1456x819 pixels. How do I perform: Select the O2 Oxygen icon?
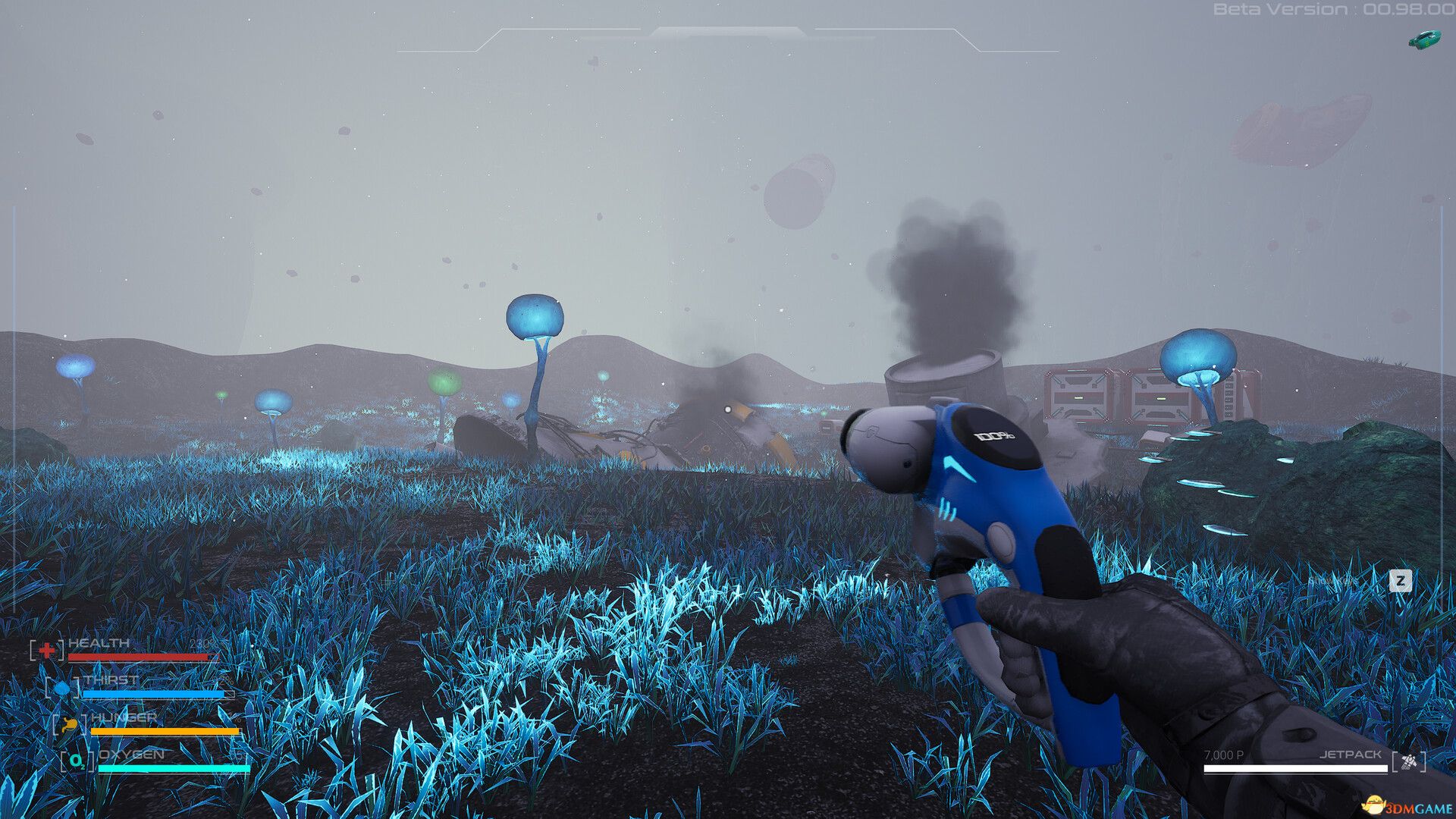click(x=77, y=761)
